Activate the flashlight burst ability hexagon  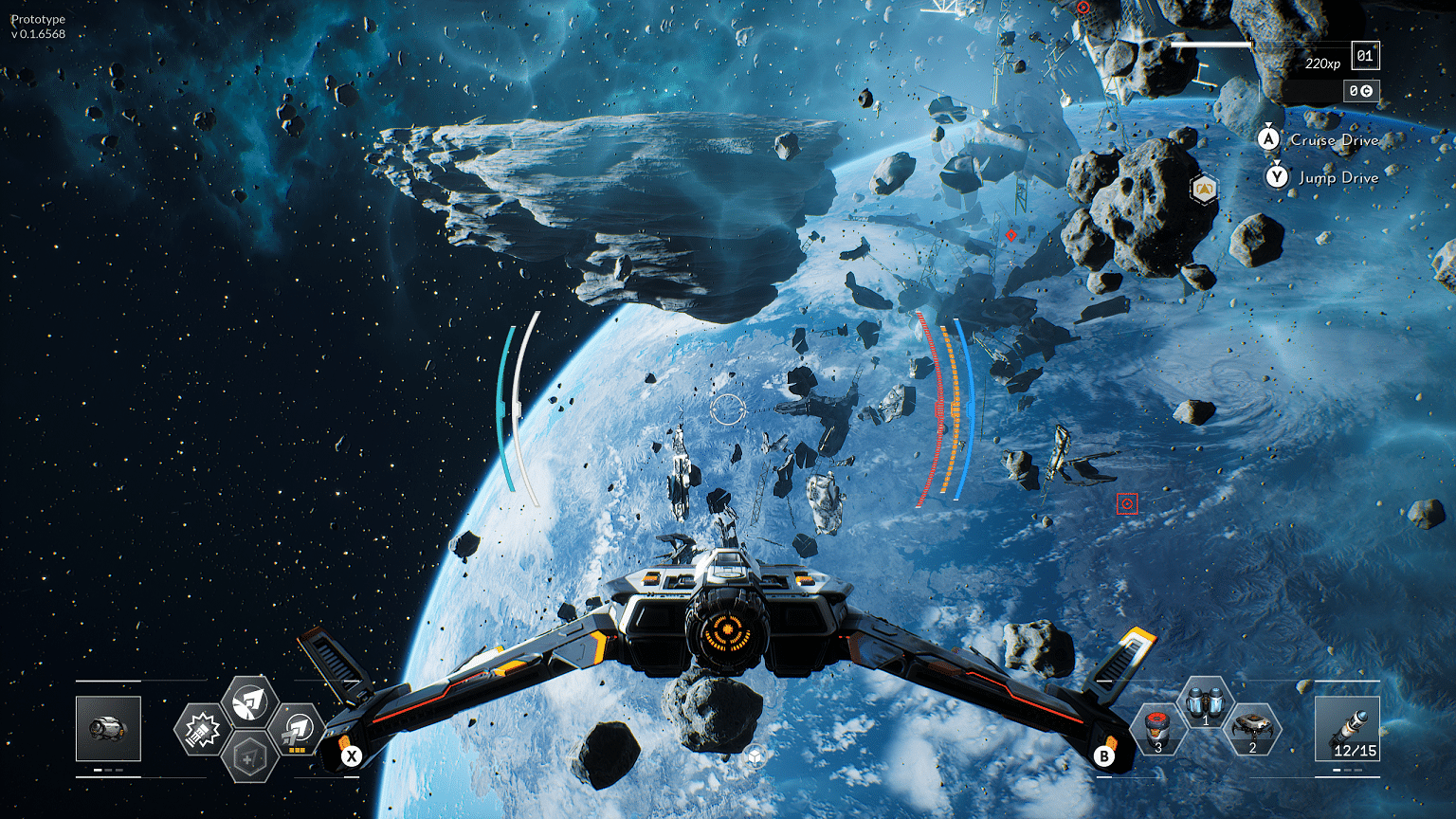point(202,730)
